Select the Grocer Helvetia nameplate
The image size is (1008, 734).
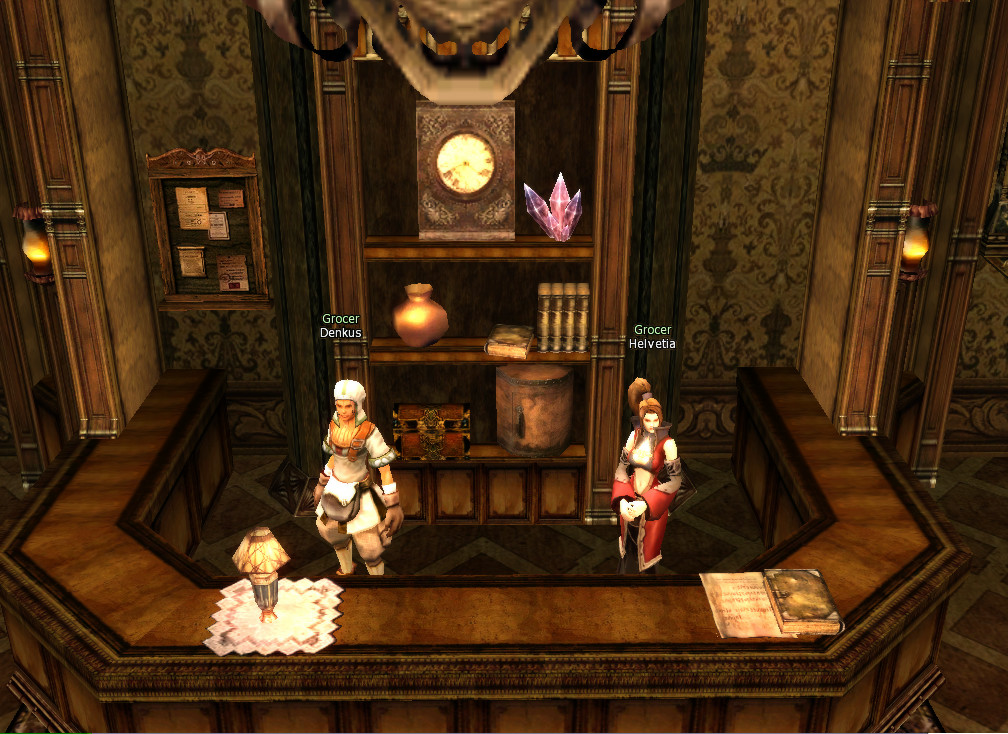click(x=652, y=337)
